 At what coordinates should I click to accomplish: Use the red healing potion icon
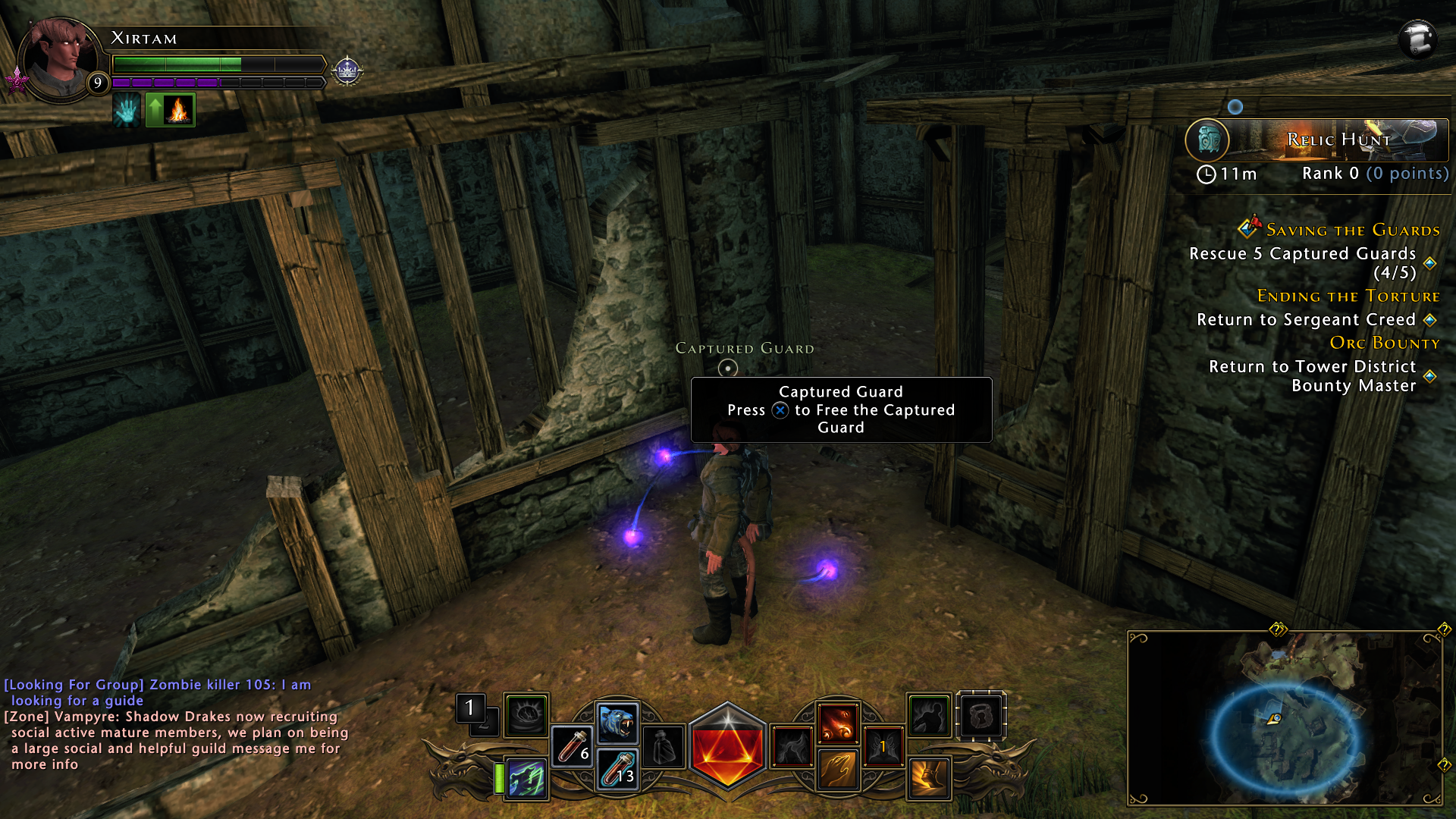571,747
